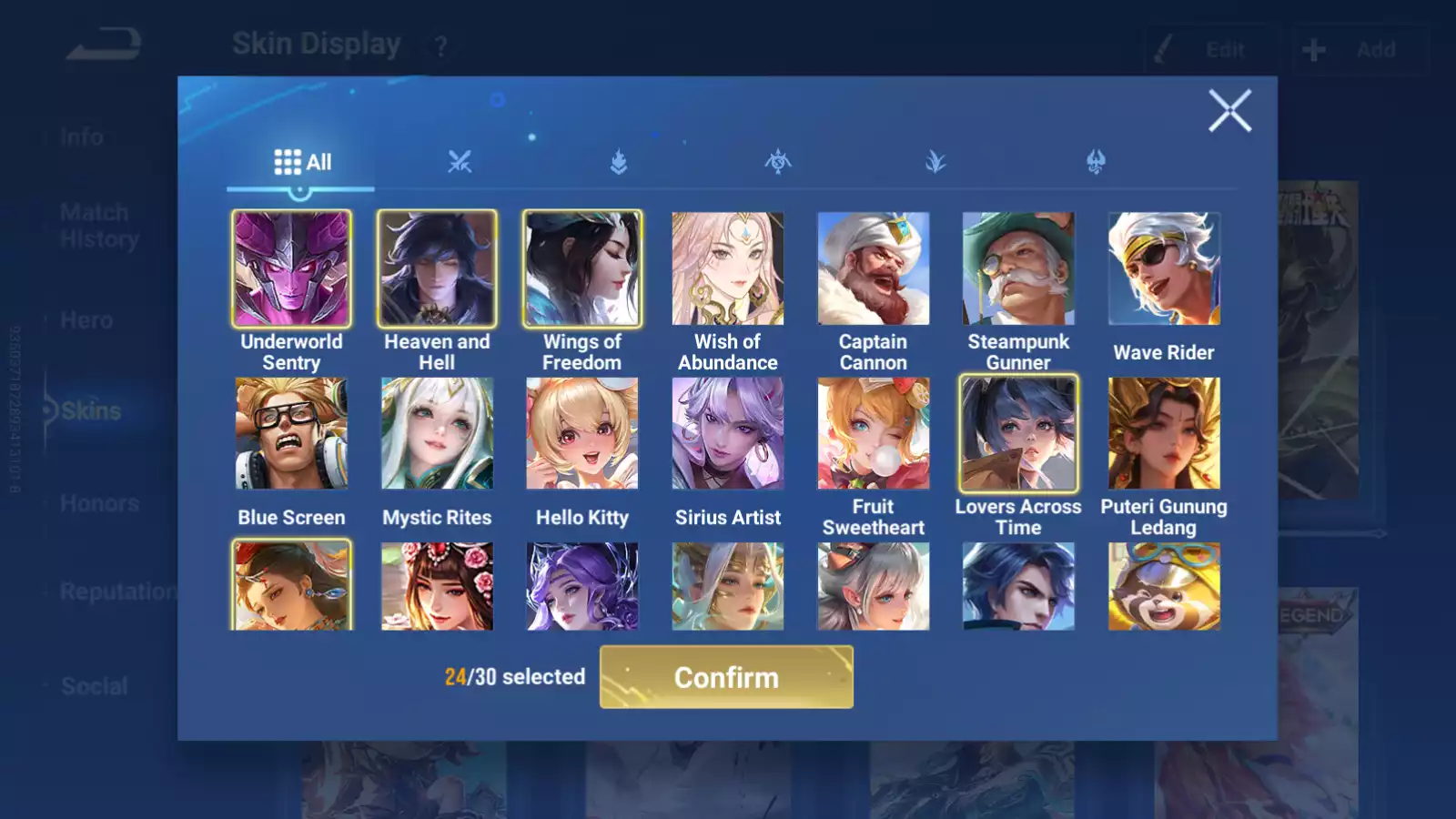Switch to the All skins tab
Viewport: 1456px width, 819px height.
tap(302, 162)
